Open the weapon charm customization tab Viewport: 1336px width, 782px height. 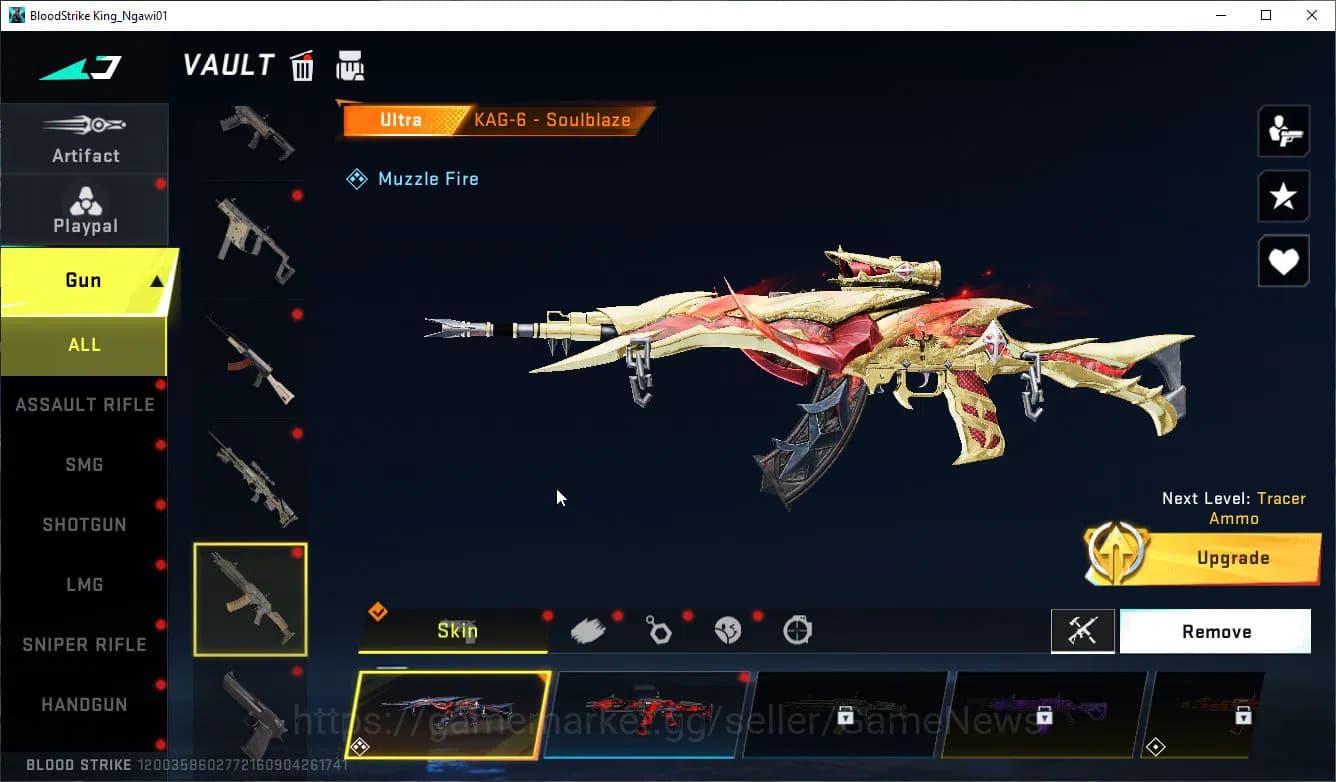[658, 628]
